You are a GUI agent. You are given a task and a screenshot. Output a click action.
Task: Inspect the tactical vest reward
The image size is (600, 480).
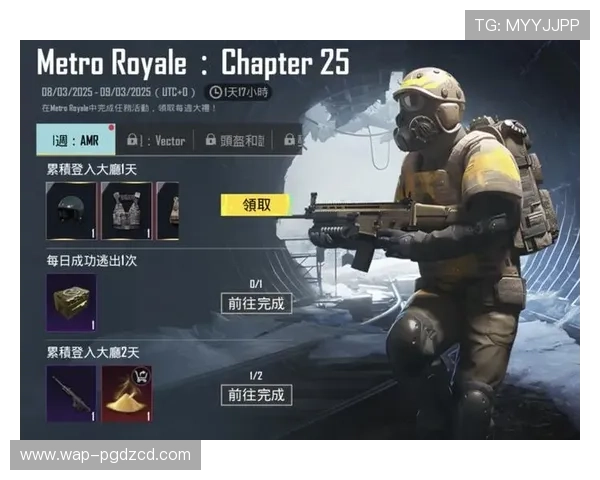[127, 211]
